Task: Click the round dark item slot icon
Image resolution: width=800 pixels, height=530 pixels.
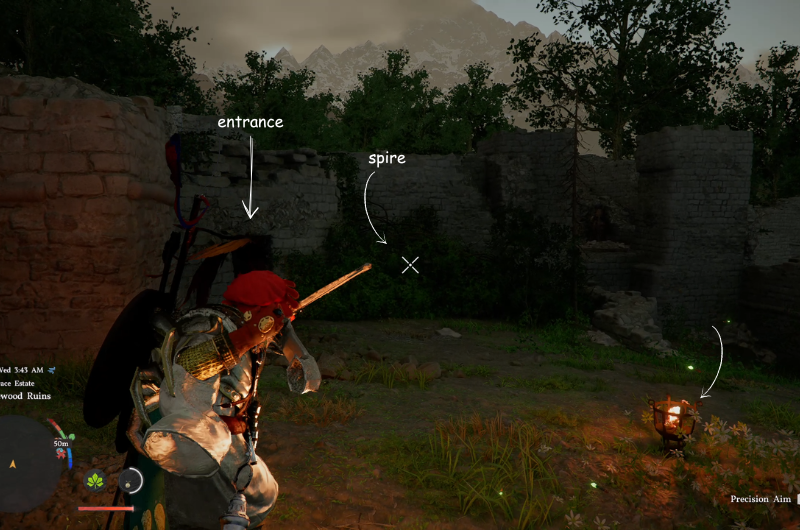Action: point(131,481)
